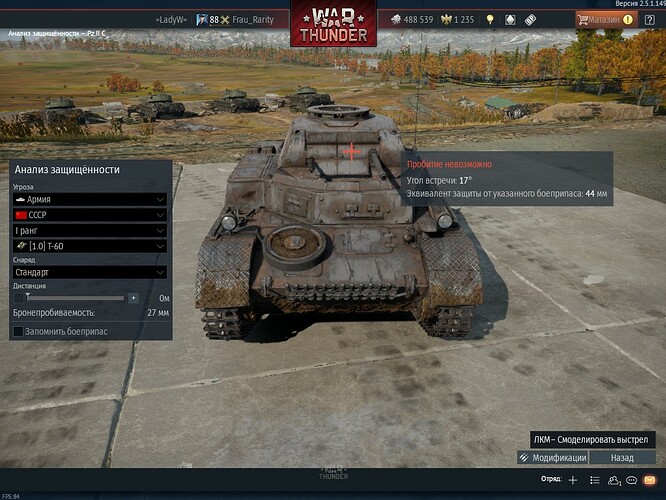The width and height of the screenshot is (666, 500).
Task: Click the War Thunder logo
Action: tap(333, 22)
